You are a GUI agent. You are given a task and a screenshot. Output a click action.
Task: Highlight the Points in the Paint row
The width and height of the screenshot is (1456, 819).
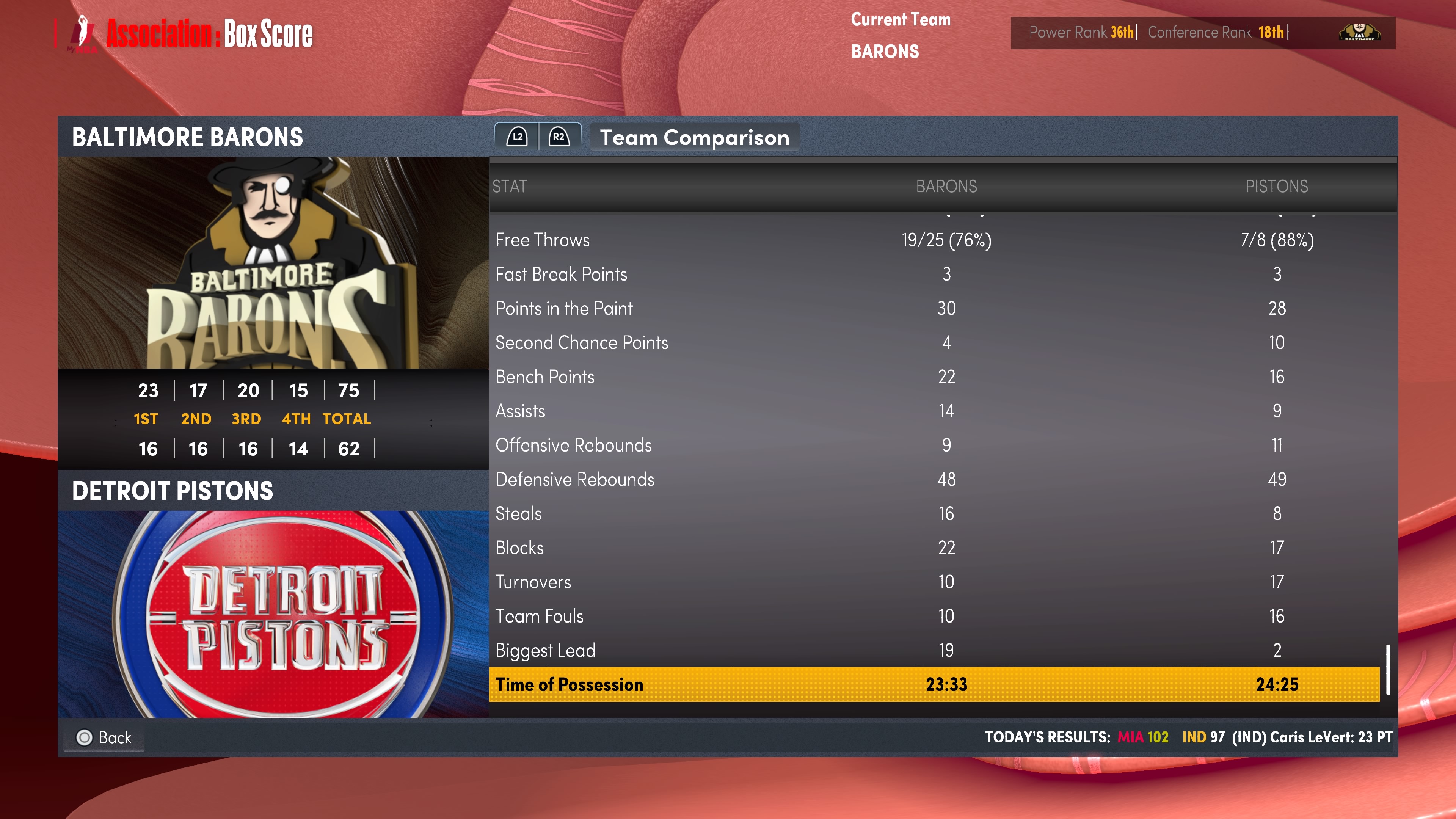click(934, 309)
